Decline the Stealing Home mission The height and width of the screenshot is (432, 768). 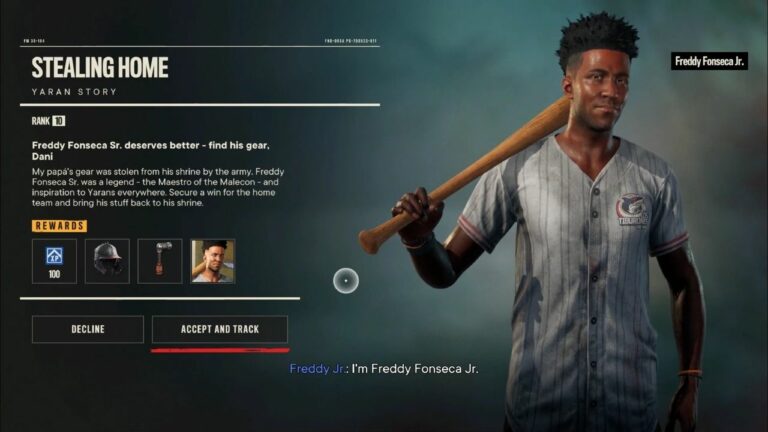(88, 329)
